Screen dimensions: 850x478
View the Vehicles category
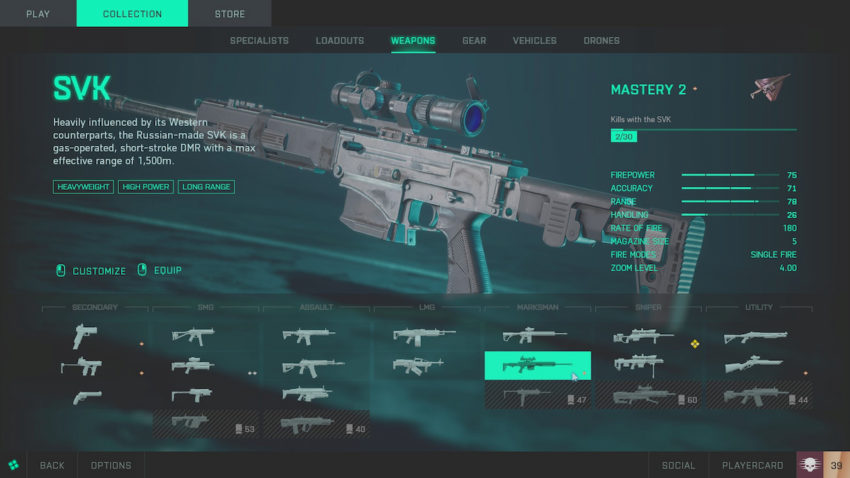[x=534, y=41]
